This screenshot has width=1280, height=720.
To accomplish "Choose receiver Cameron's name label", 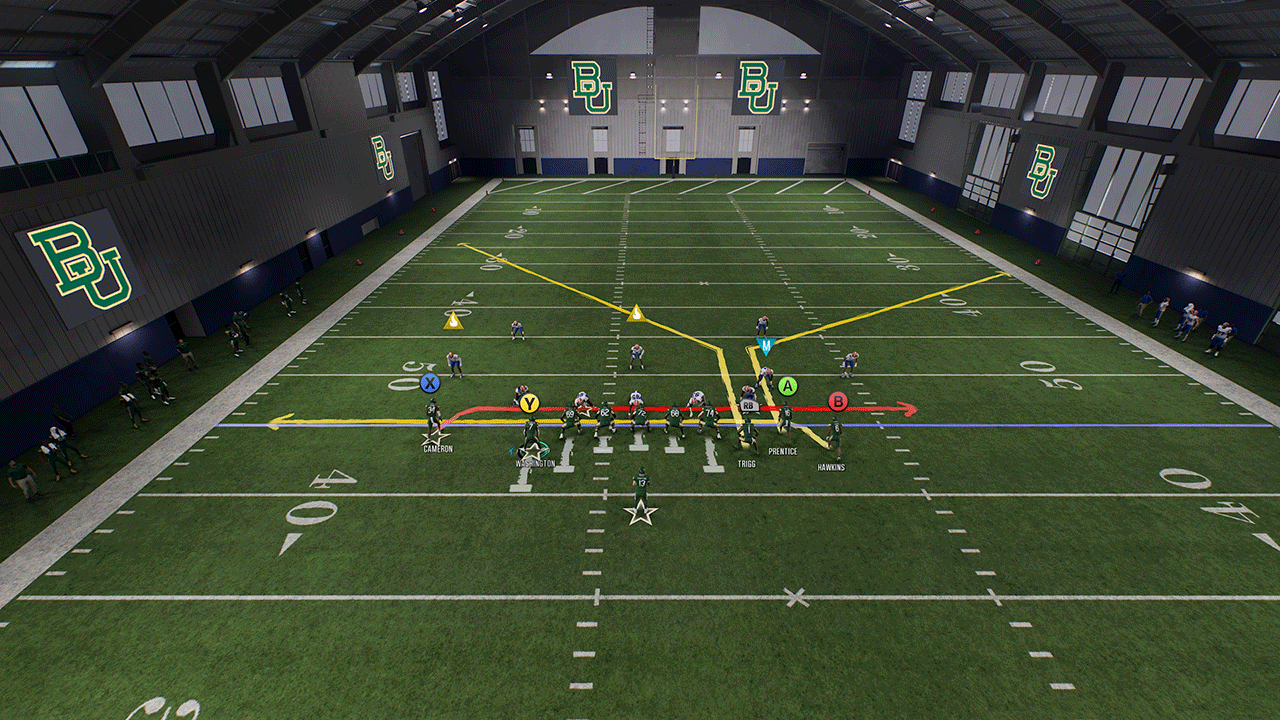I will [x=438, y=449].
